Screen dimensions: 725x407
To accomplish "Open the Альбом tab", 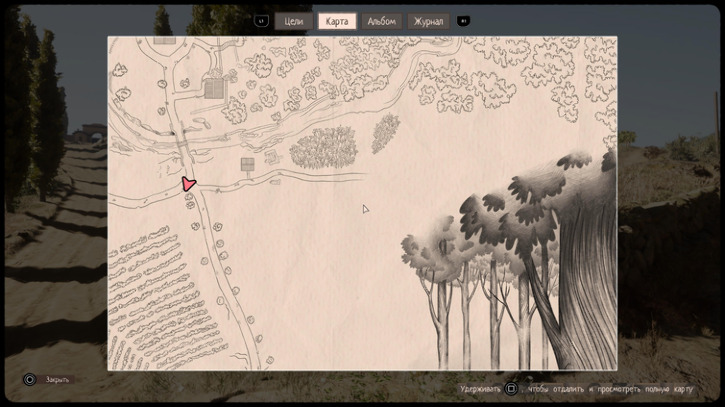I will [x=382, y=21].
